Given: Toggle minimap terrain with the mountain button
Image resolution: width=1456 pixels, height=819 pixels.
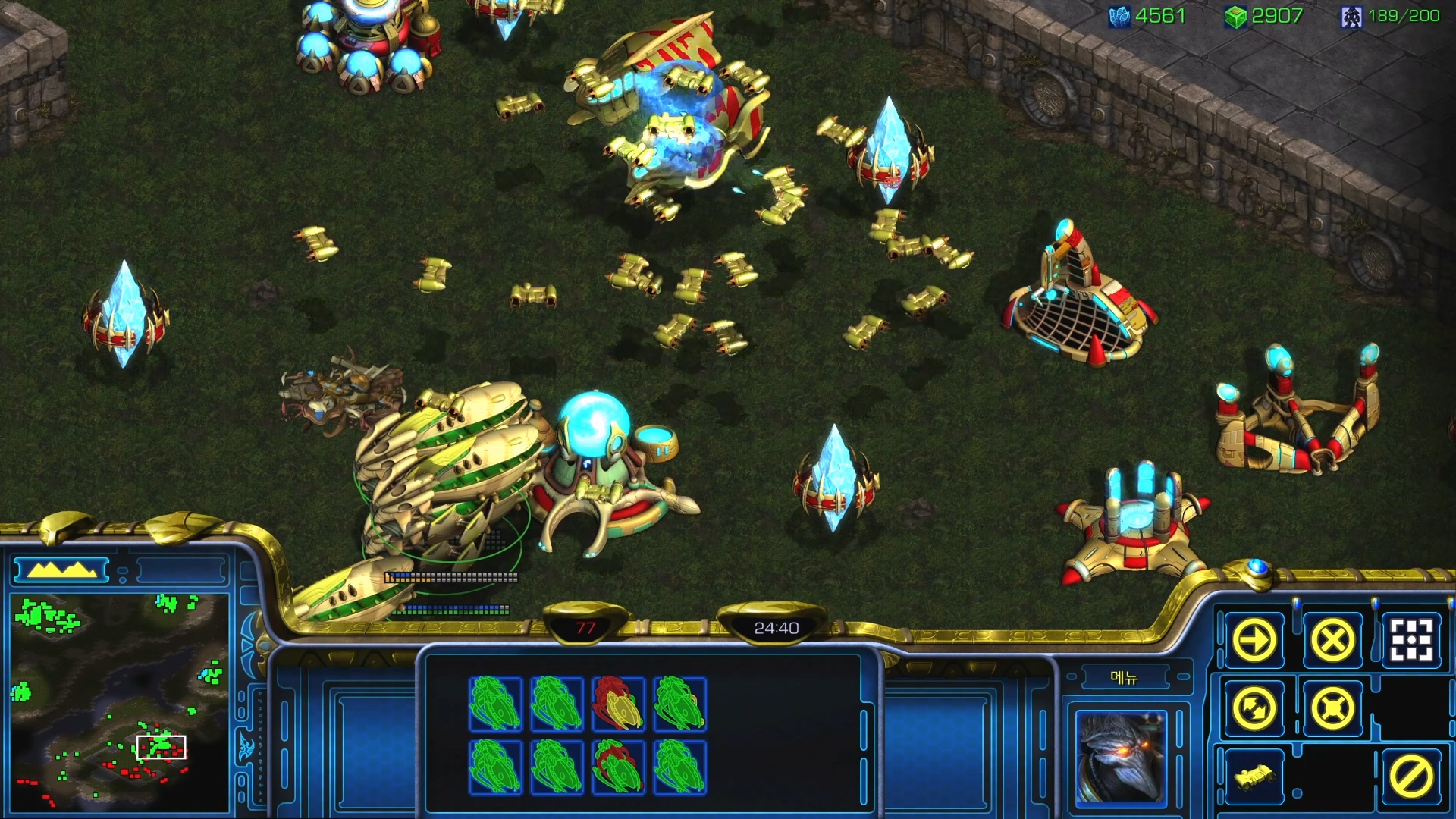Looking at the screenshot, I should click(62, 570).
